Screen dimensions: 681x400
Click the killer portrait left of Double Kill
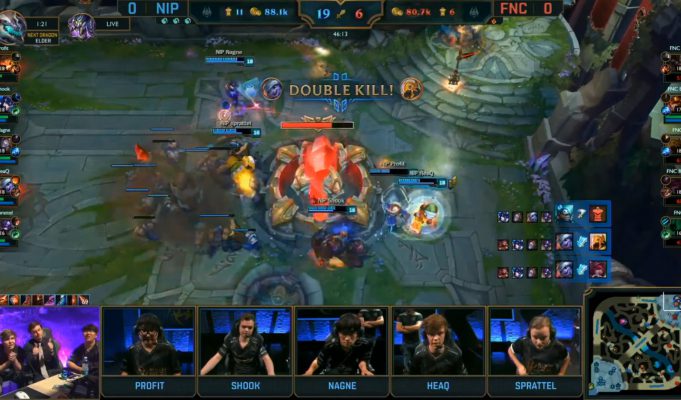(271, 89)
